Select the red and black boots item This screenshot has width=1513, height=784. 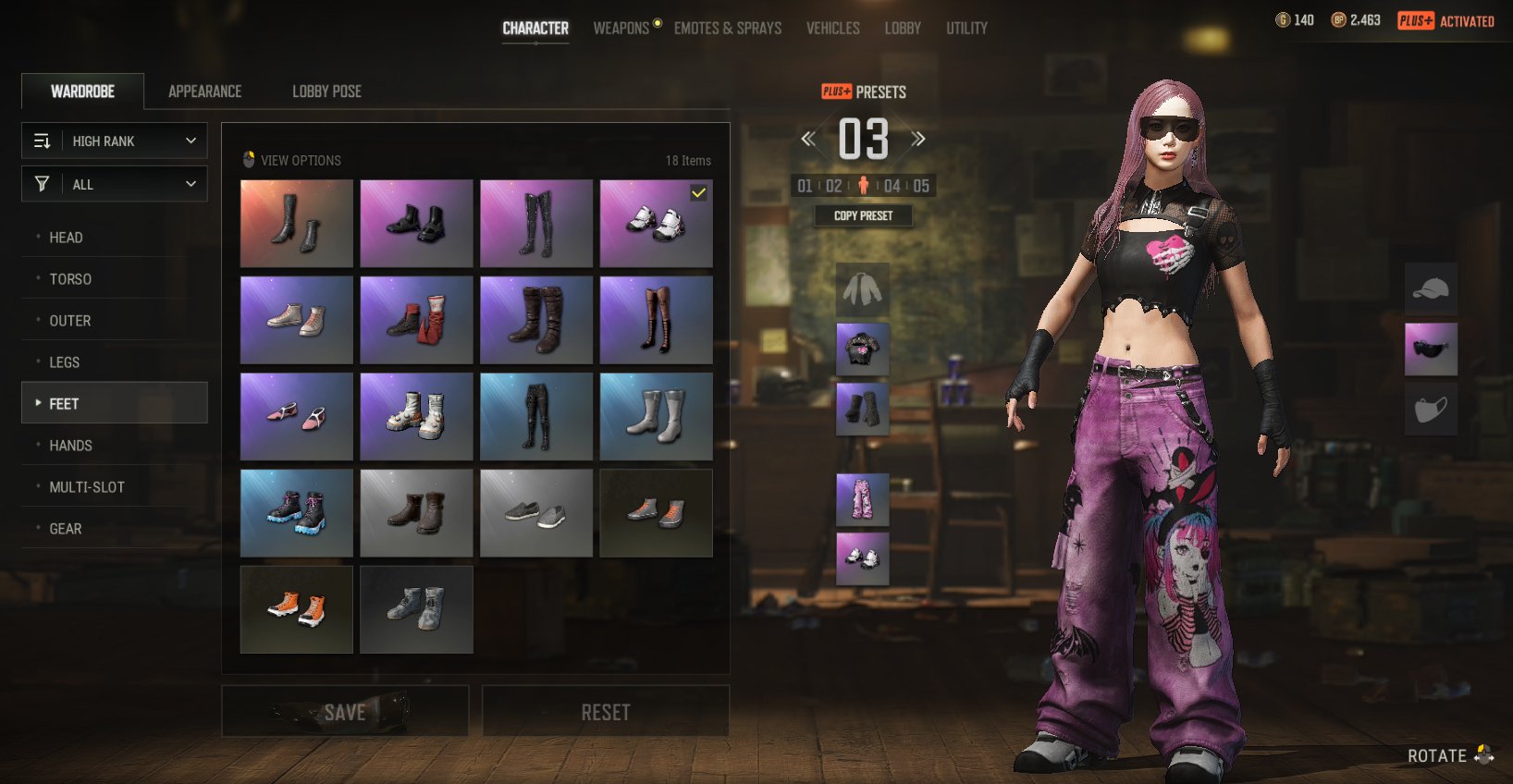click(416, 320)
